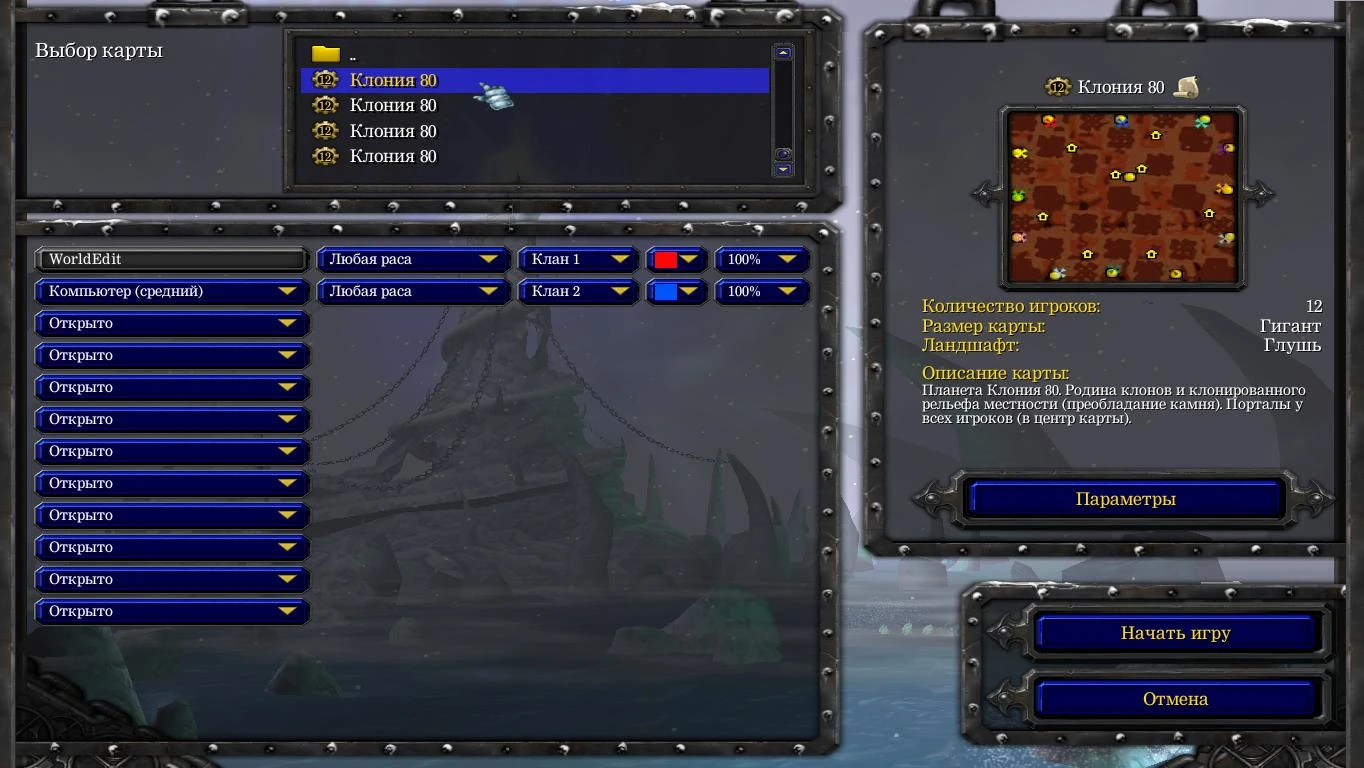Click the 12-player badge in the map info panel

pyautogui.click(x=1059, y=86)
